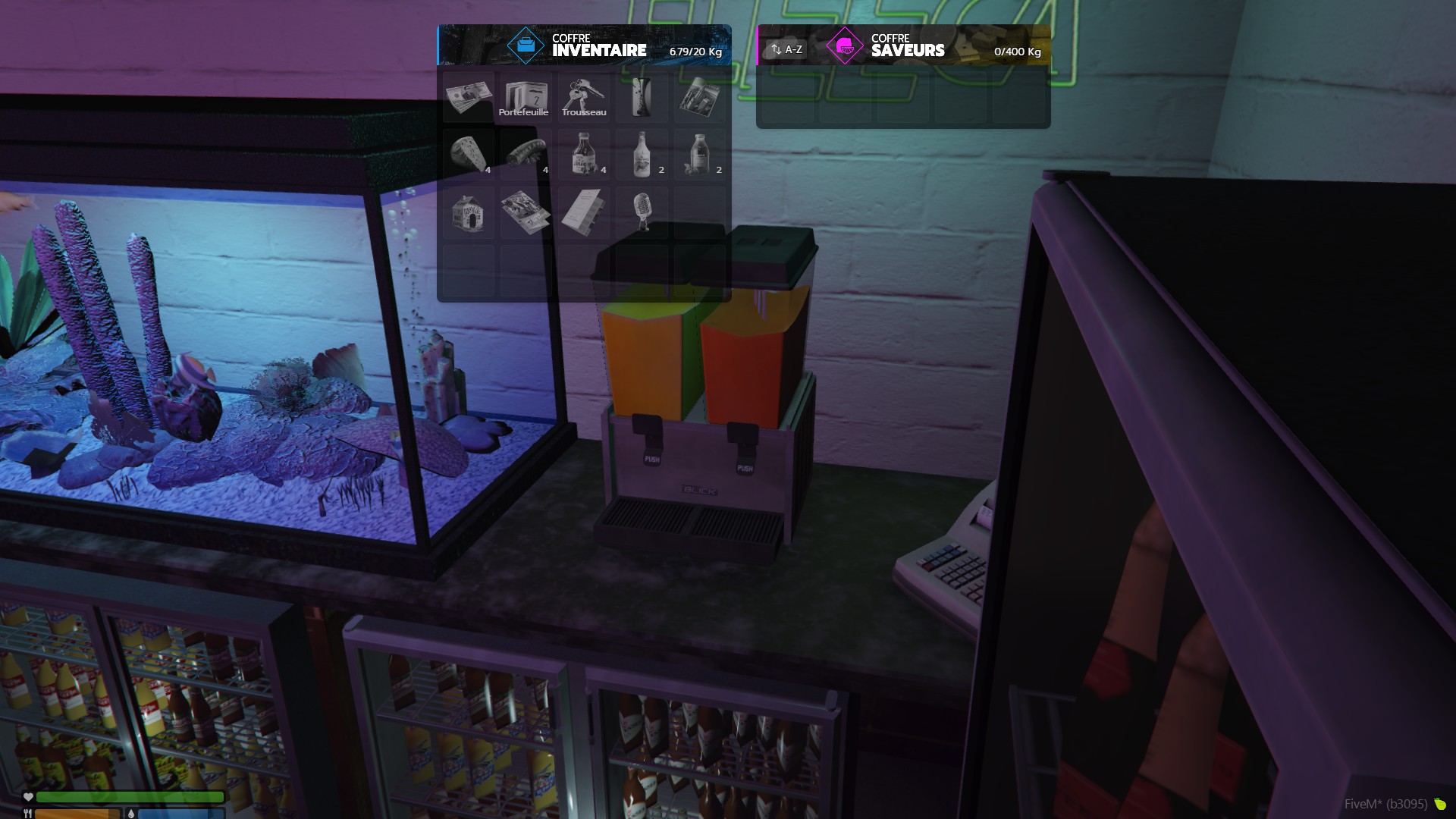Open the Portefeuille wallet item

(526, 97)
